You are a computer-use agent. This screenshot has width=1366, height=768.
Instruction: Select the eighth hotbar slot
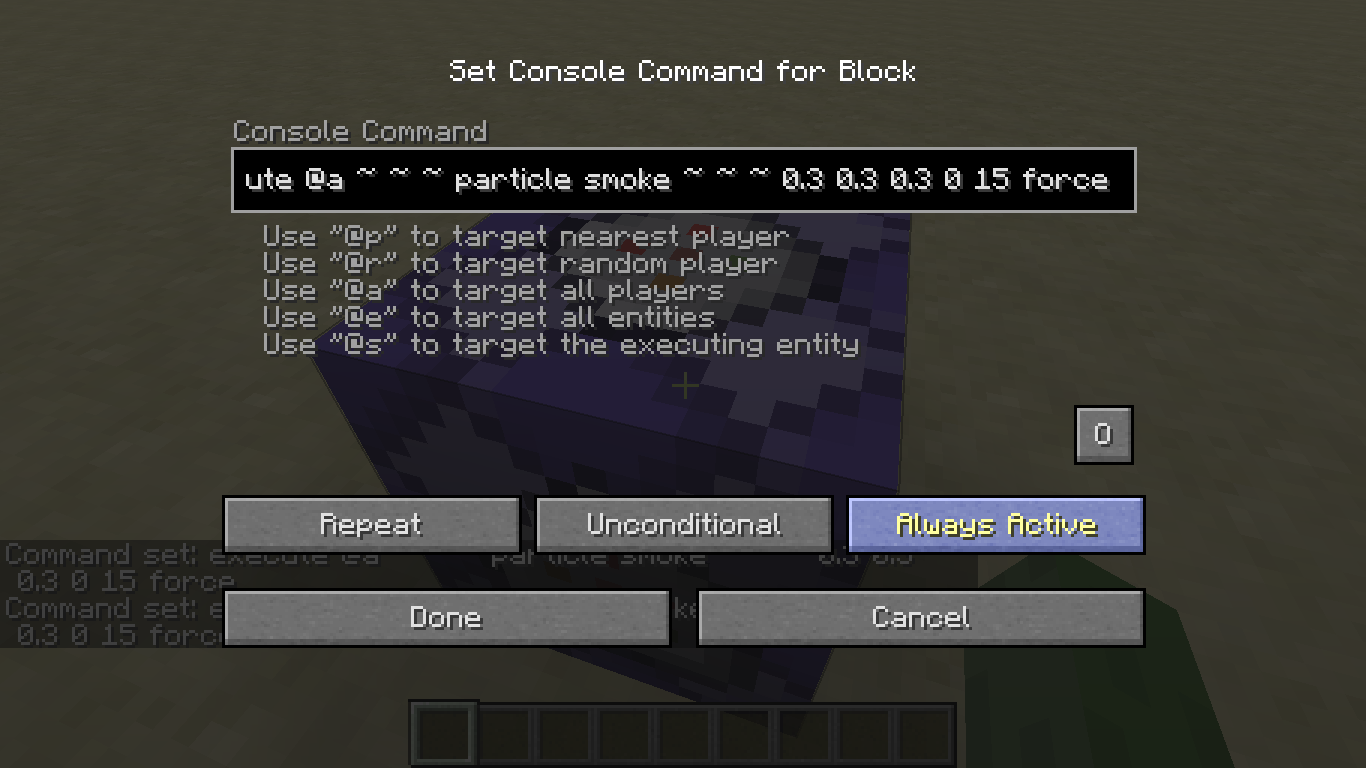click(865, 733)
